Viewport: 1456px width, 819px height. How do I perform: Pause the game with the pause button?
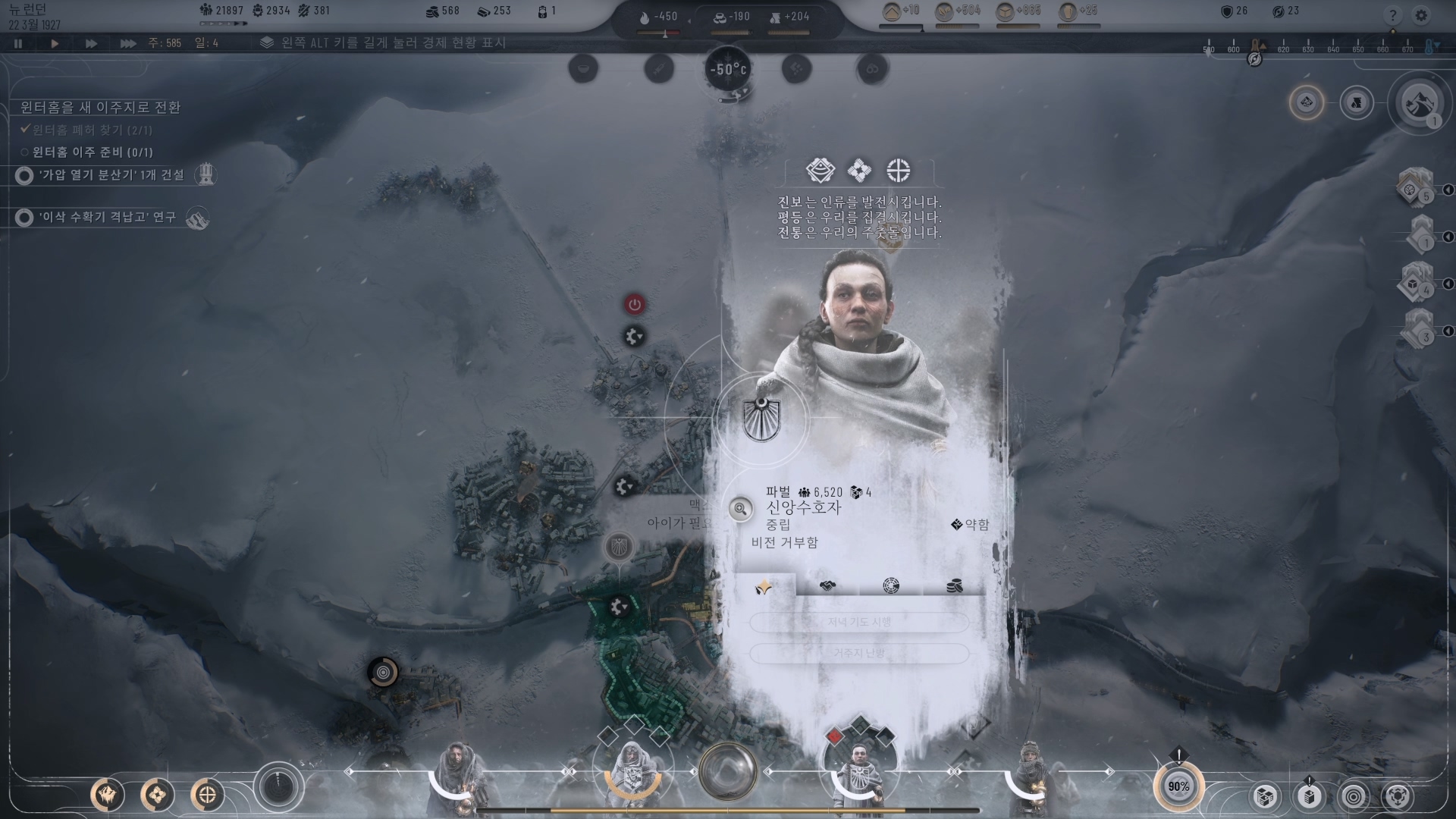(18, 44)
